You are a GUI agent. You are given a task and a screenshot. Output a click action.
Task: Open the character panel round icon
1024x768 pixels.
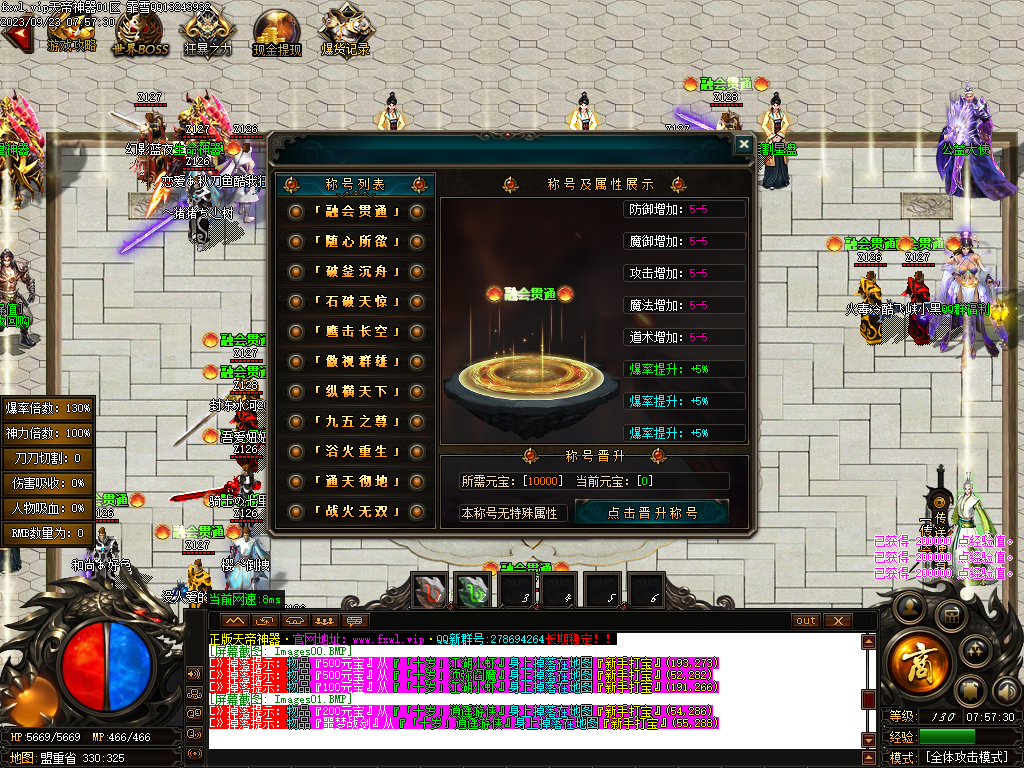907,606
